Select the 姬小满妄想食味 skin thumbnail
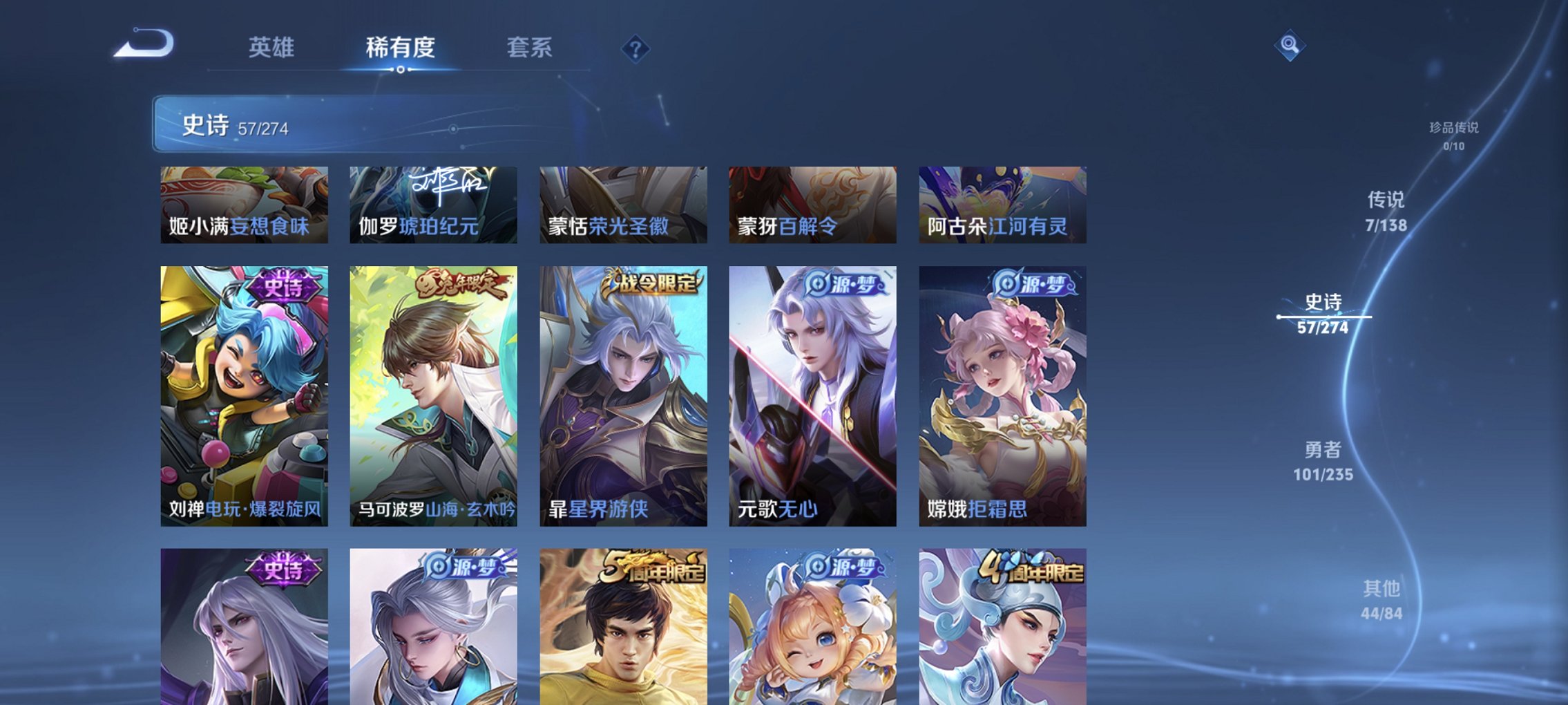 (x=243, y=205)
